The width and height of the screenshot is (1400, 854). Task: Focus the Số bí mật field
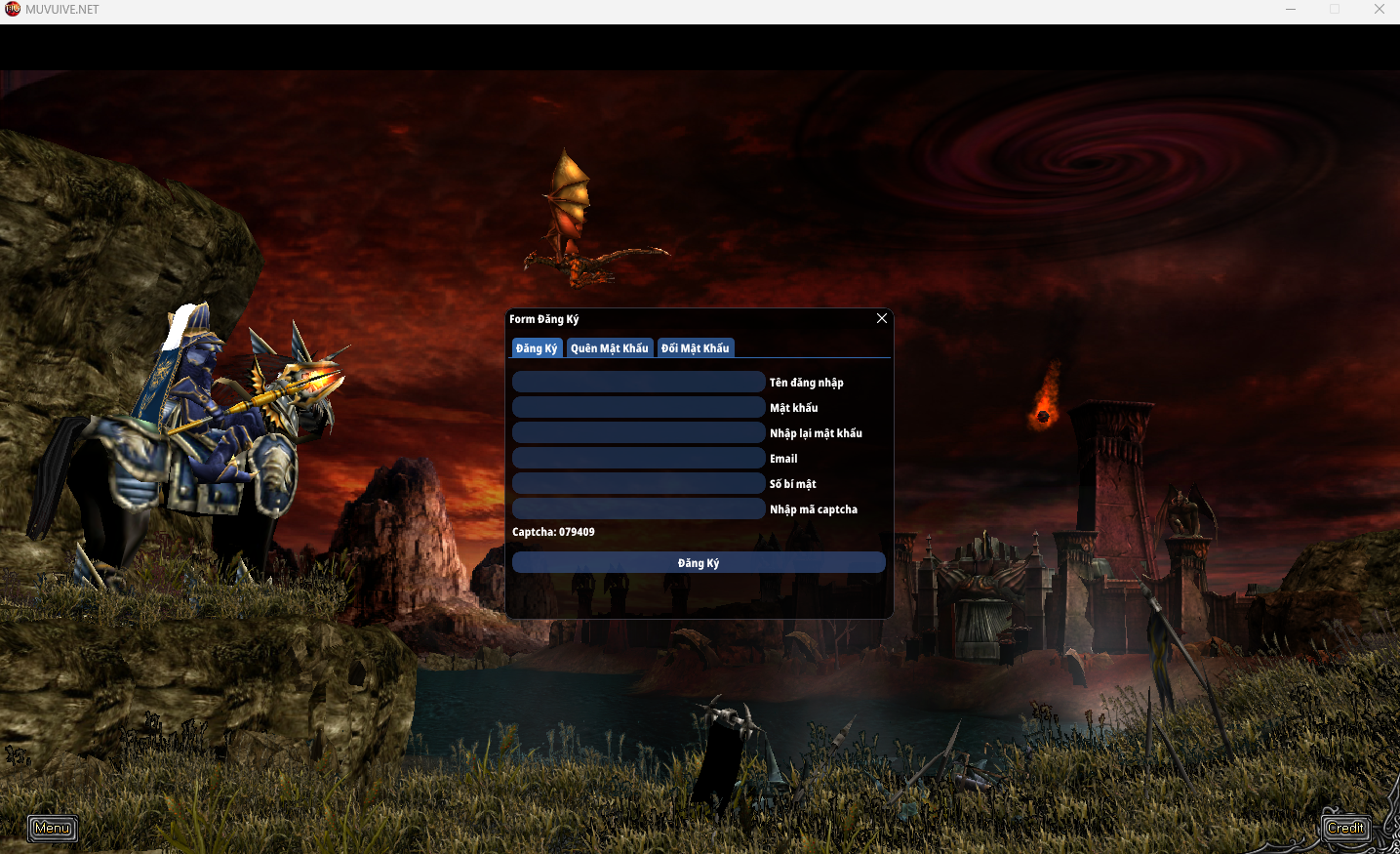tap(638, 483)
